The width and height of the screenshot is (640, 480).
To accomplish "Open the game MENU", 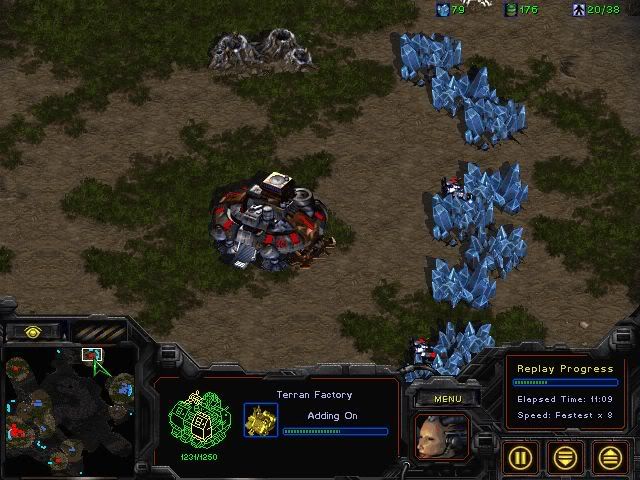I will pyautogui.click(x=447, y=399).
